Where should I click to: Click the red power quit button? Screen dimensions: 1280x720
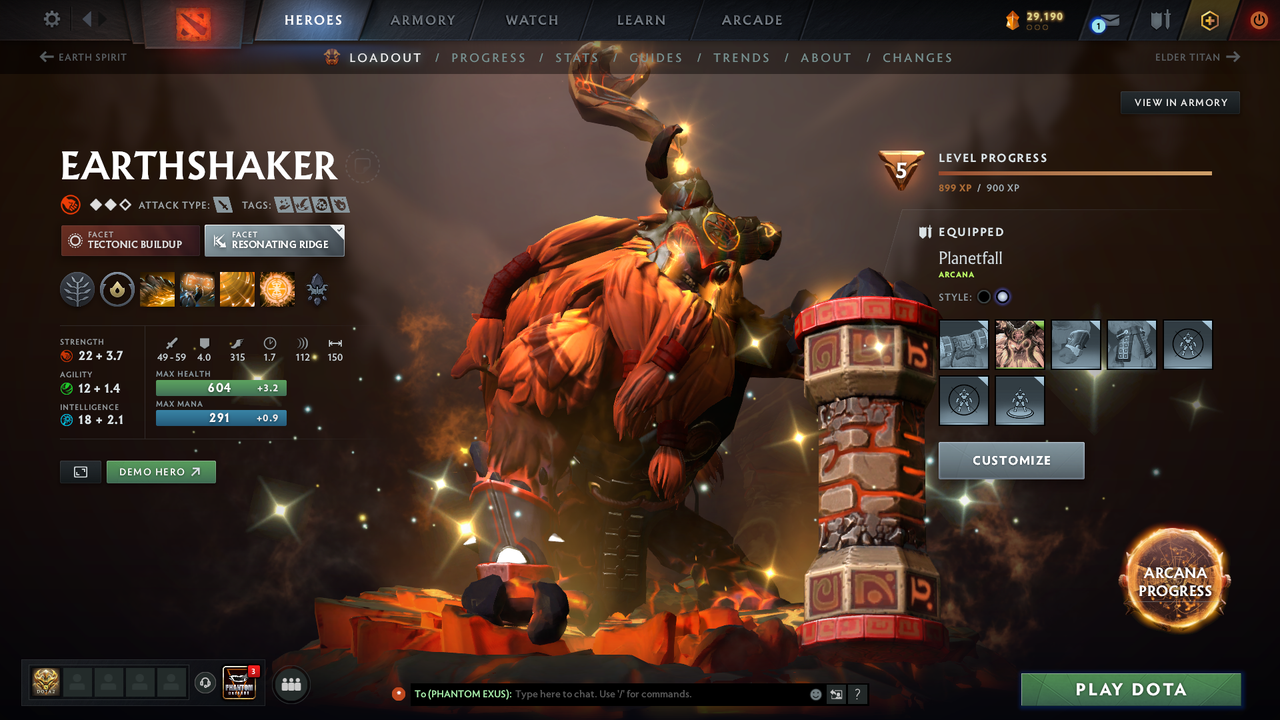click(x=1259, y=20)
